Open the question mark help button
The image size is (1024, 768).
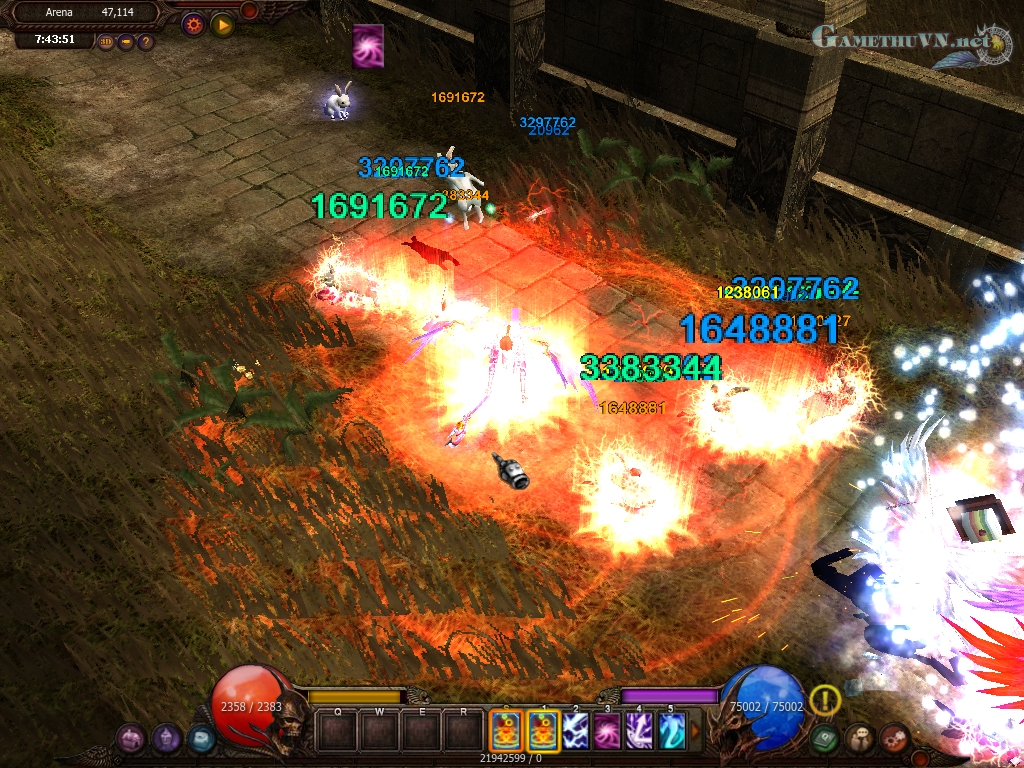tap(146, 42)
